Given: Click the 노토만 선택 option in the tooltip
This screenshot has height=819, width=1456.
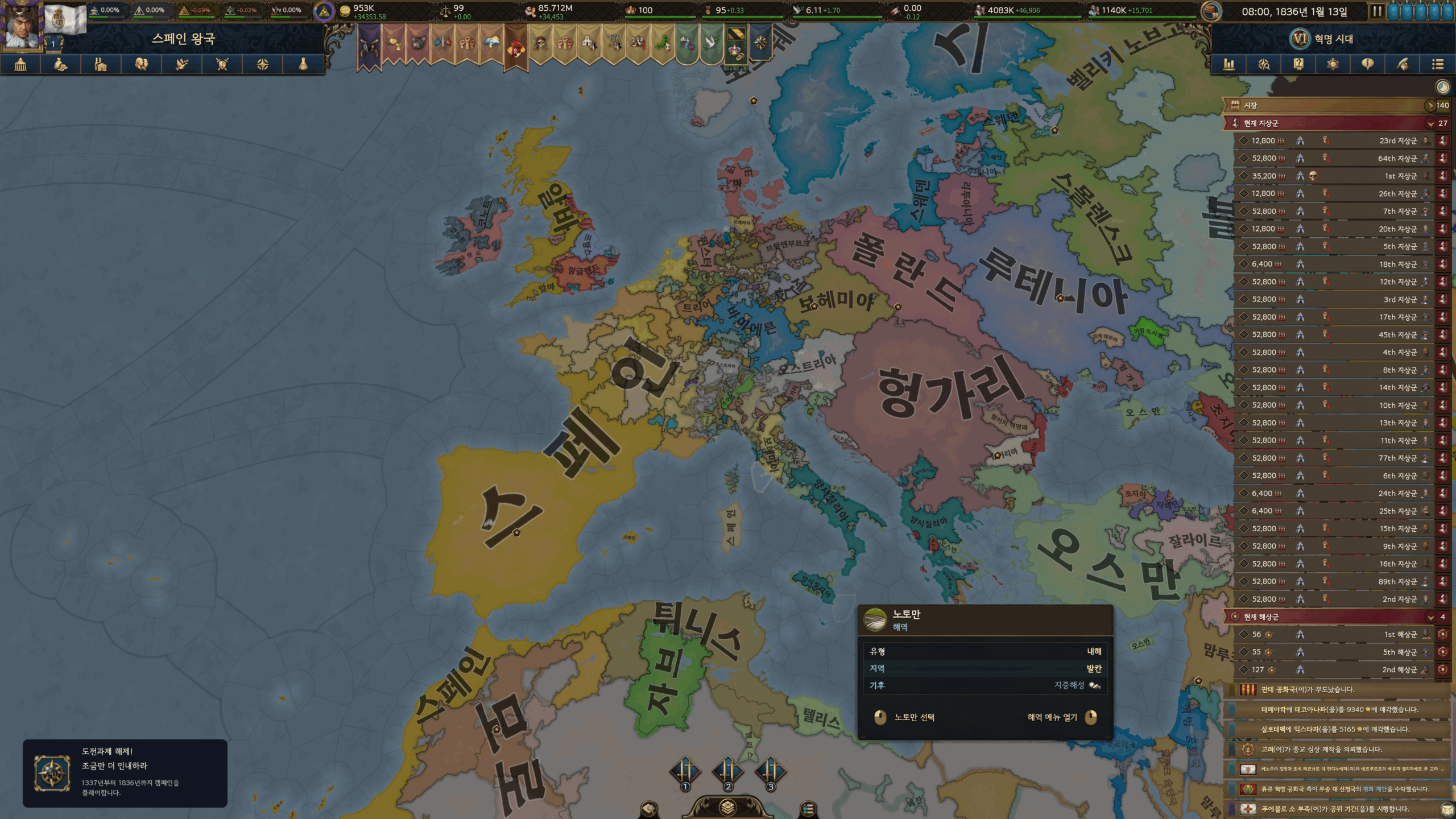Looking at the screenshot, I should [913, 717].
